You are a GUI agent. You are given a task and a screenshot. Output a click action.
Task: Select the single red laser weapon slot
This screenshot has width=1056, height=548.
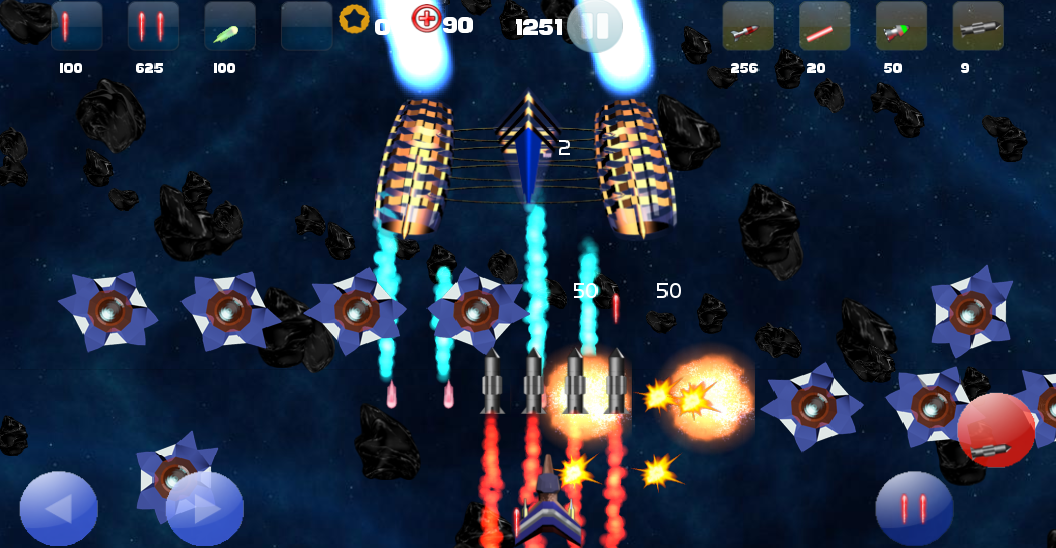[x=76, y=27]
